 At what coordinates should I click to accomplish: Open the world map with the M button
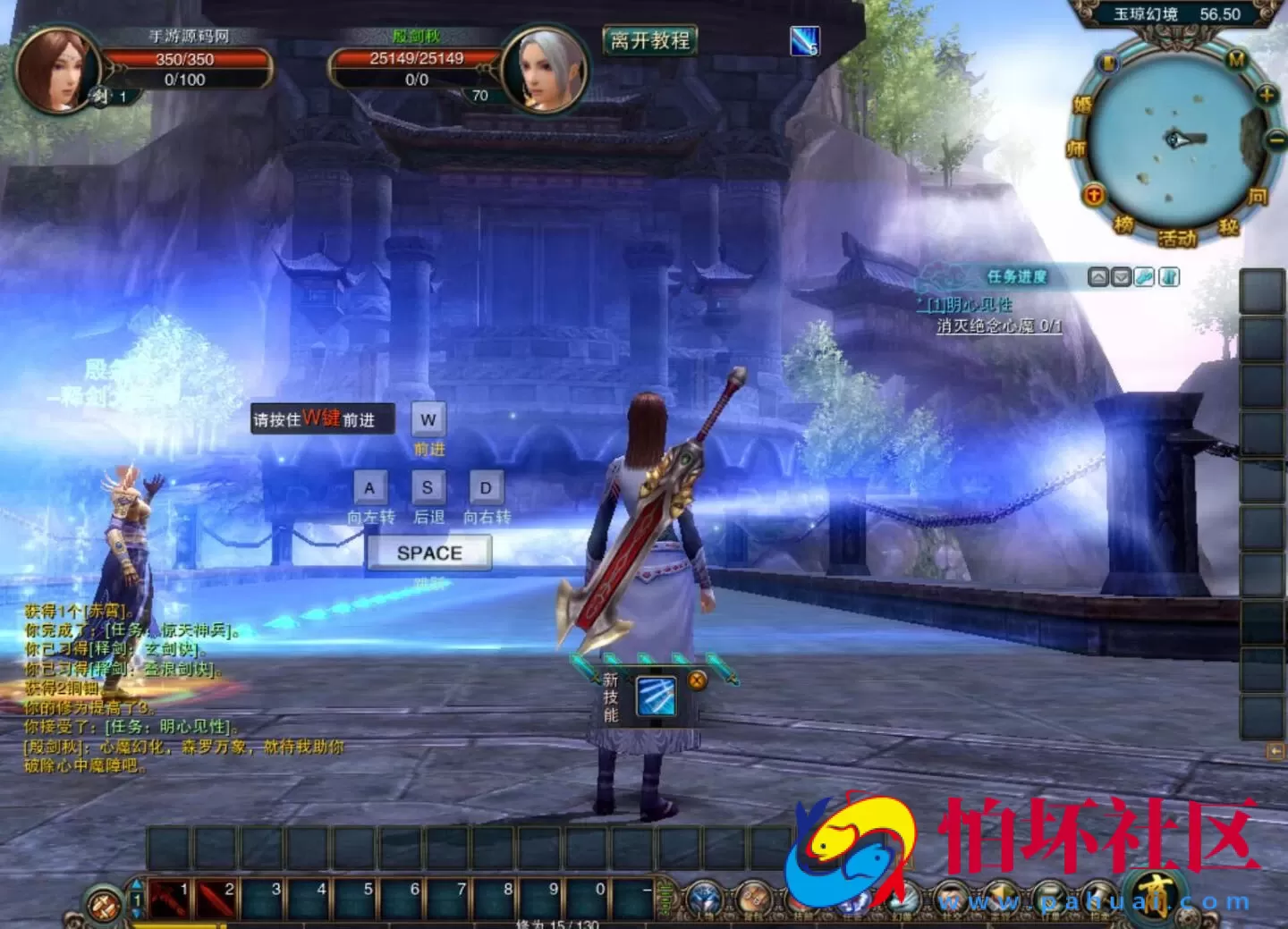coord(1236,60)
